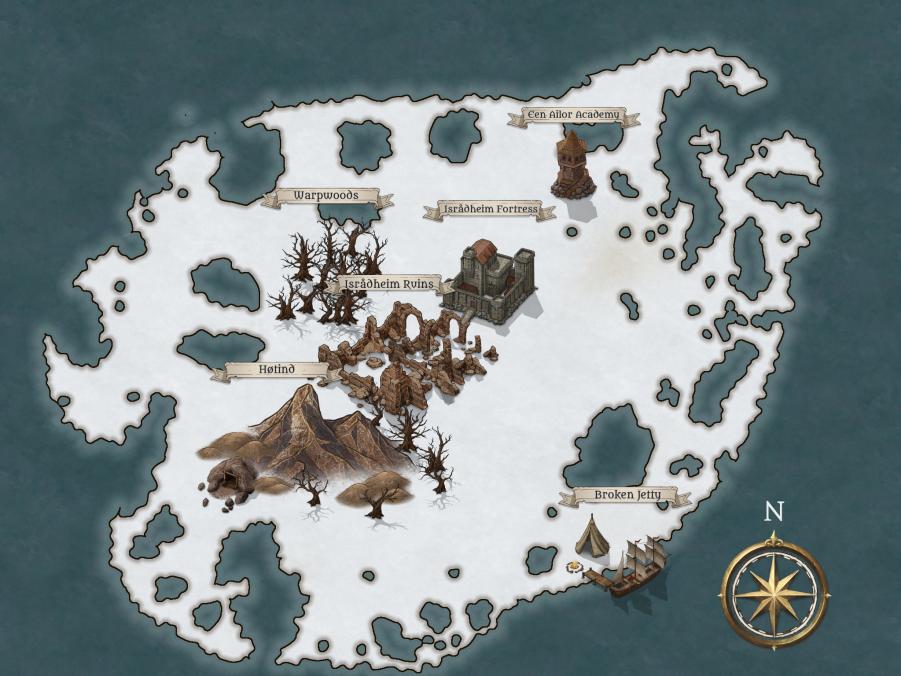The width and height of the screenshot is (901, 676).
Task: Choose the Warpwoods location banner
Action: tap(326, 196)
